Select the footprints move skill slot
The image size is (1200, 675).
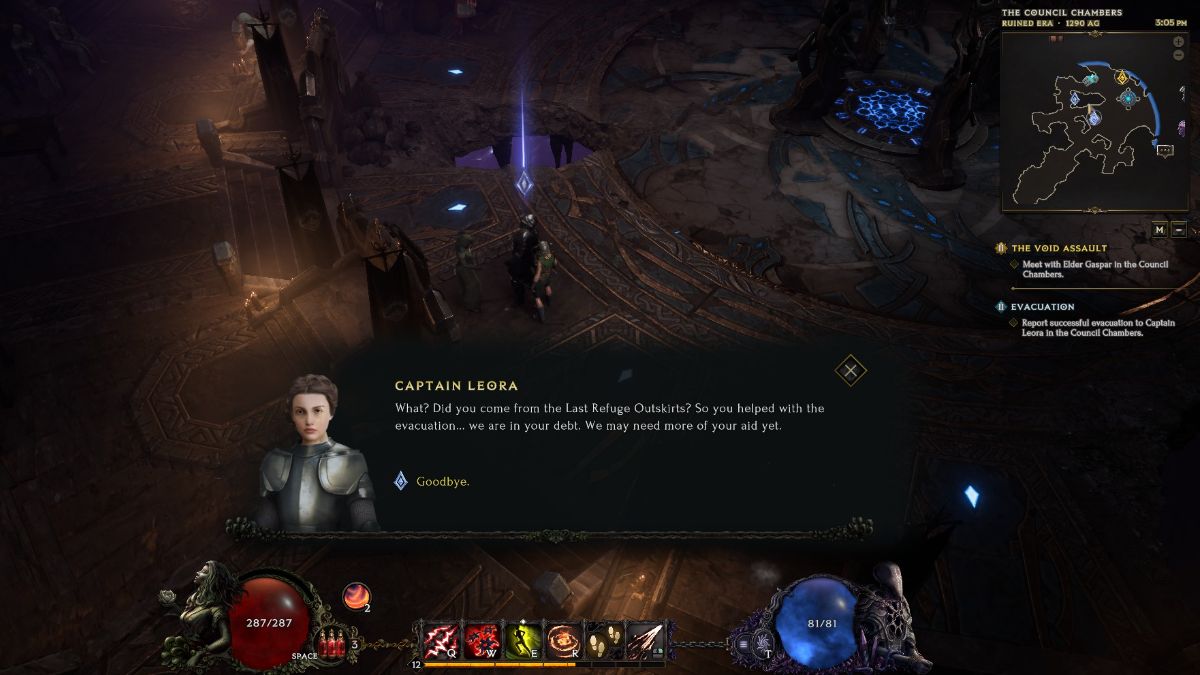pyautogui.click(x=603, y=639)
